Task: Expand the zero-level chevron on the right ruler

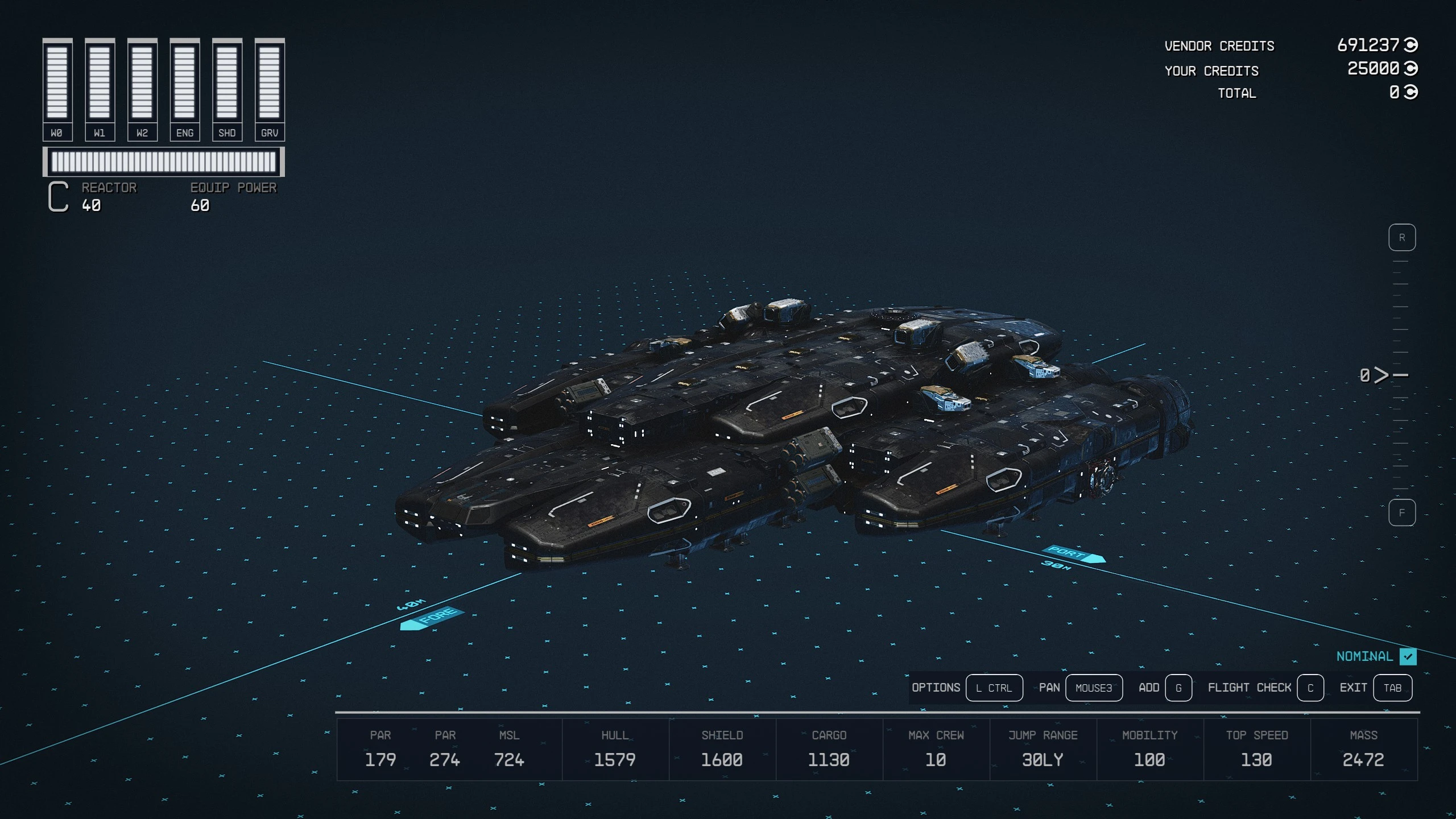Action: (1381, 374)
